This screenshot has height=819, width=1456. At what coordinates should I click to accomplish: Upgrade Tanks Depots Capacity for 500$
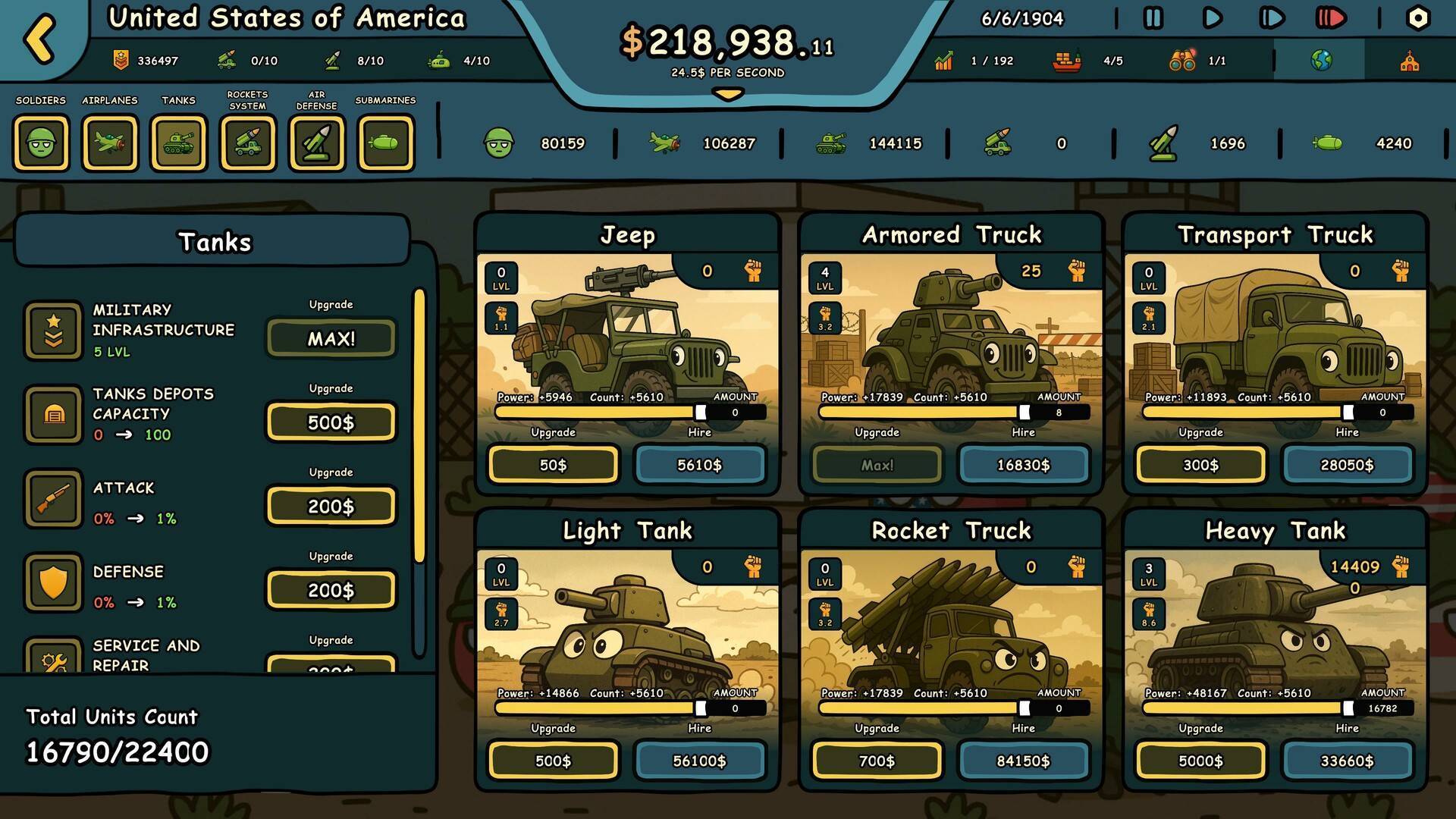coord(331,422)
